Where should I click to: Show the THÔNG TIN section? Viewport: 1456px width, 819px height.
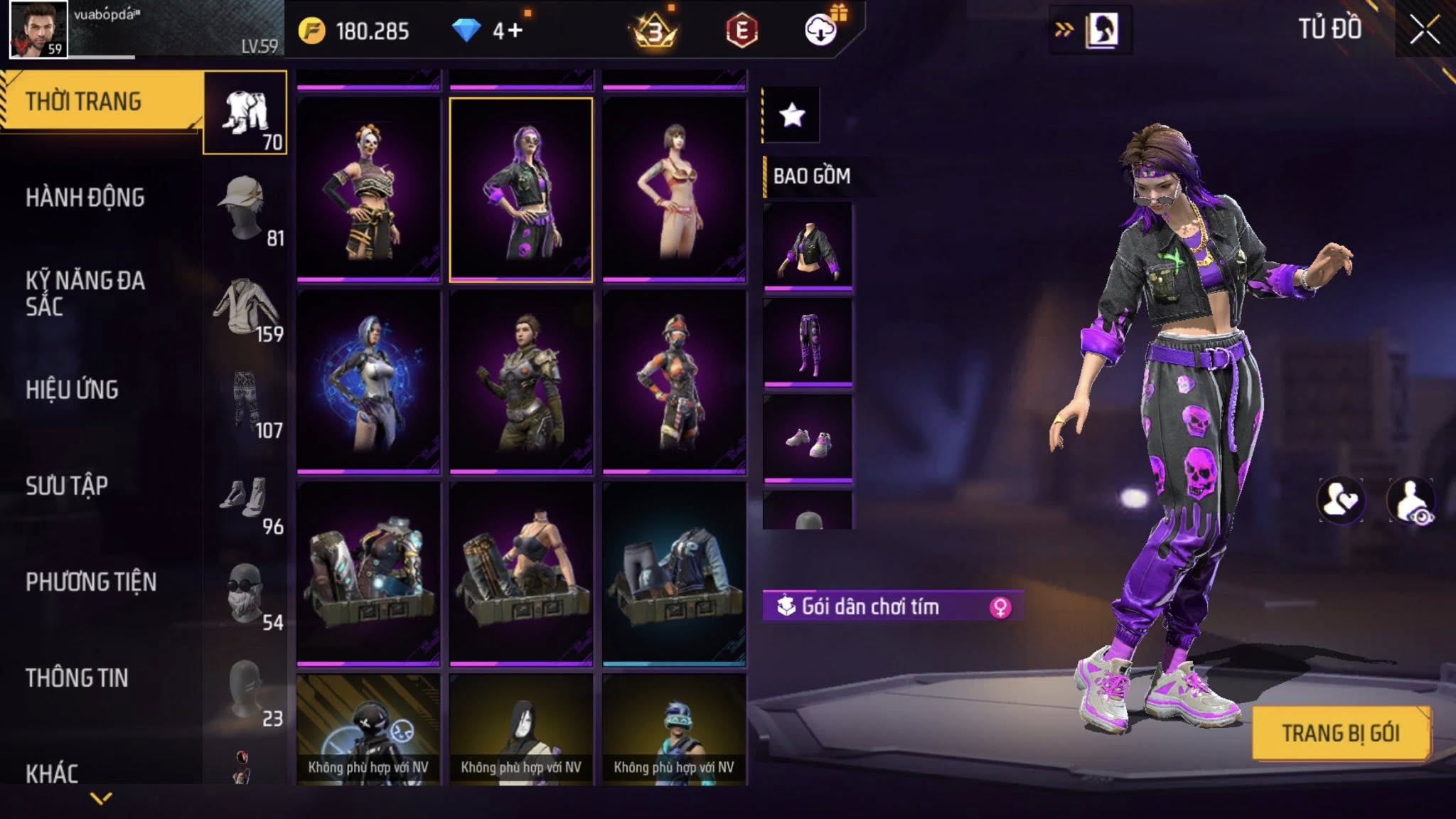tap(77, 678)
